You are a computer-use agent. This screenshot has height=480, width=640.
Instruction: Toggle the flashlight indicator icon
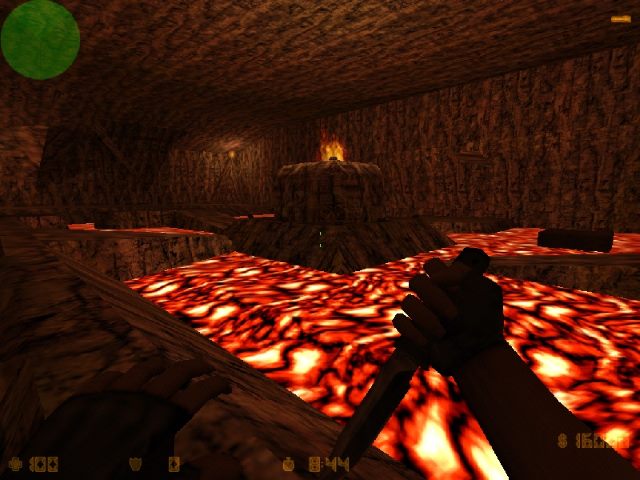tap(620, 18)
